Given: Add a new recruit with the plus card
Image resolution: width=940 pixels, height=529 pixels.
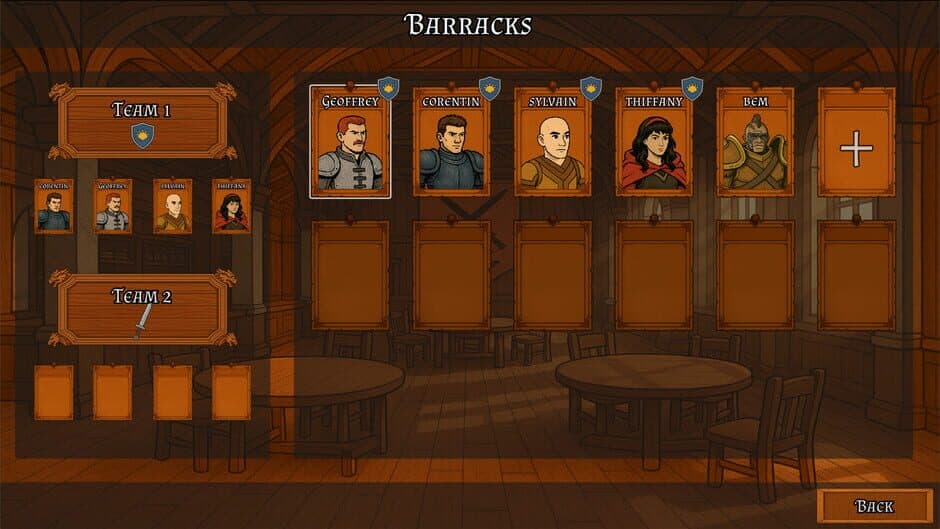Looking at the screenshot, I should [x=856, y=142].
